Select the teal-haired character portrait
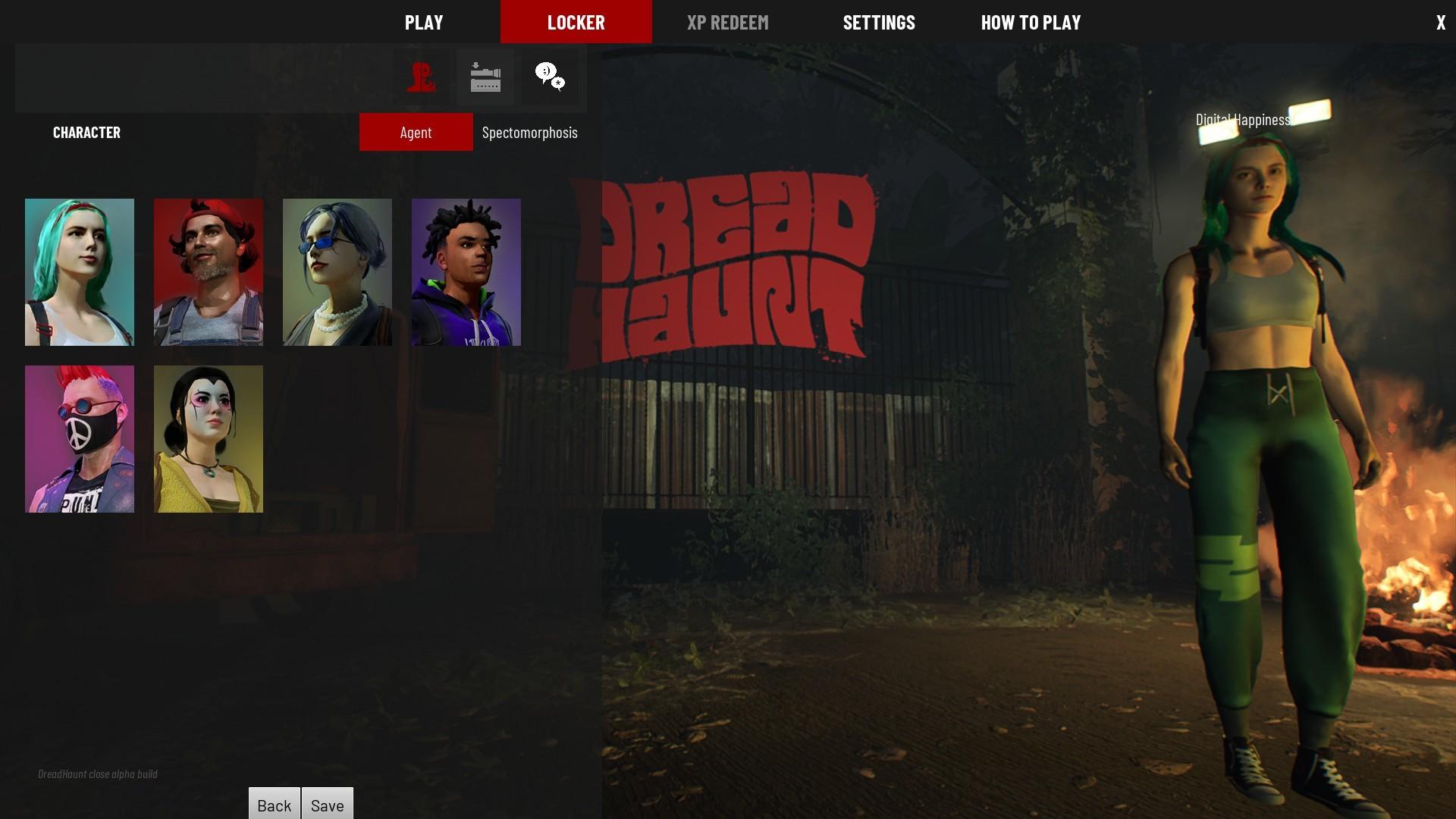 (79, 271)
